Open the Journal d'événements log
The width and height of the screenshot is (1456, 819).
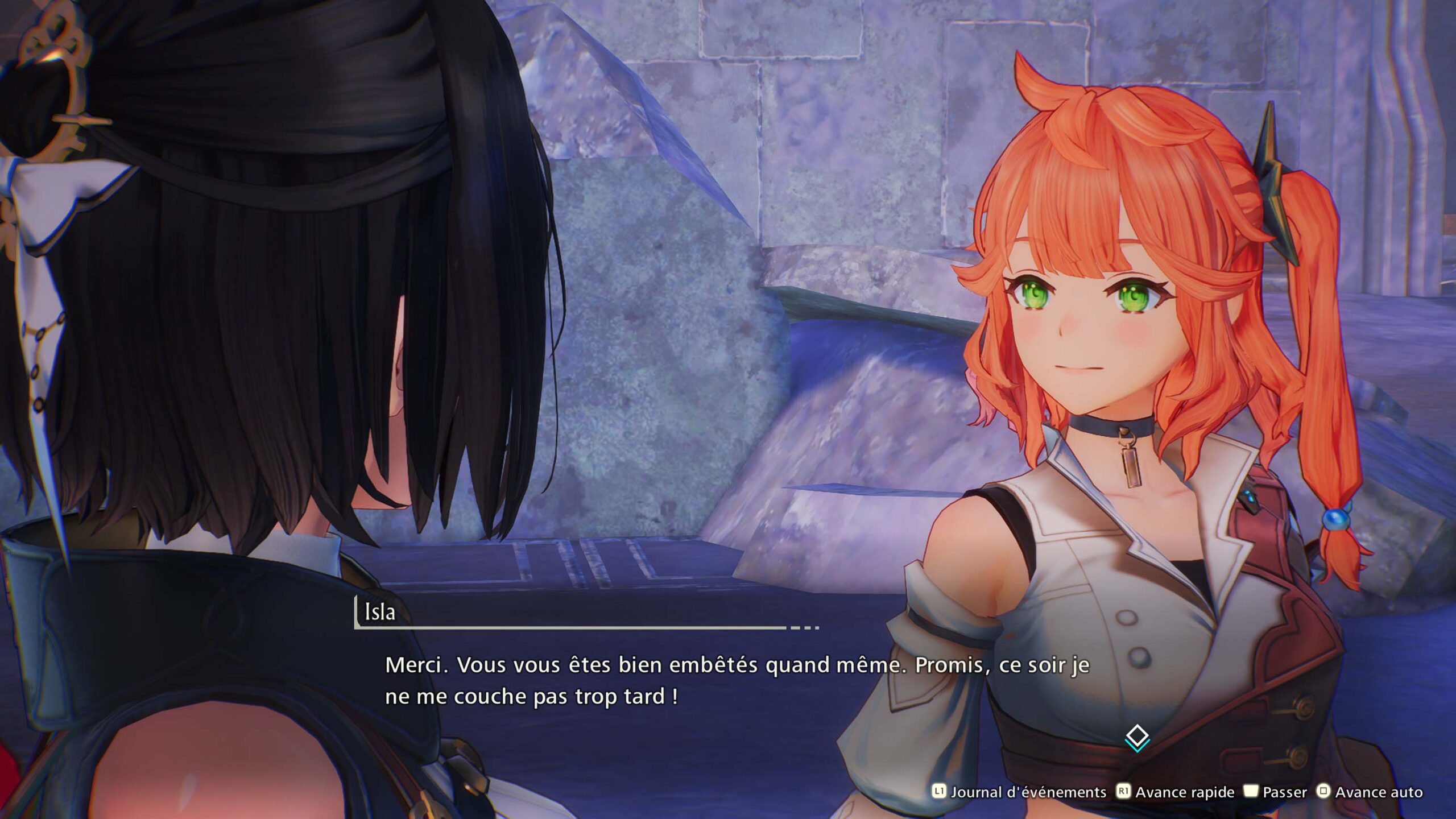[1019, 792]
